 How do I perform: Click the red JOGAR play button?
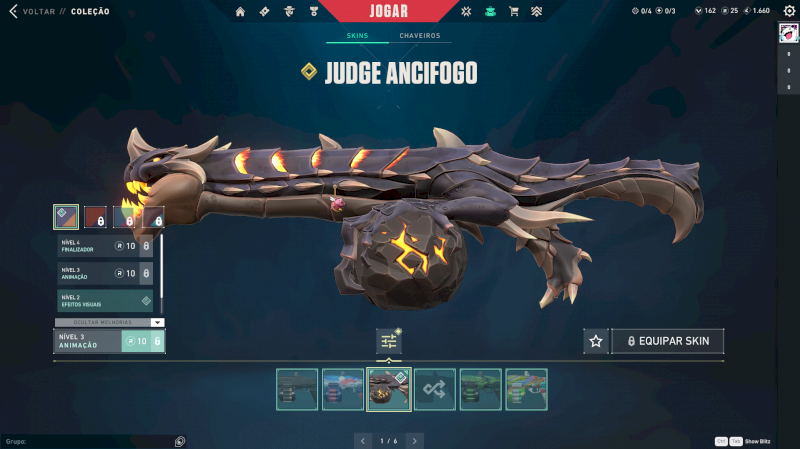388,11
